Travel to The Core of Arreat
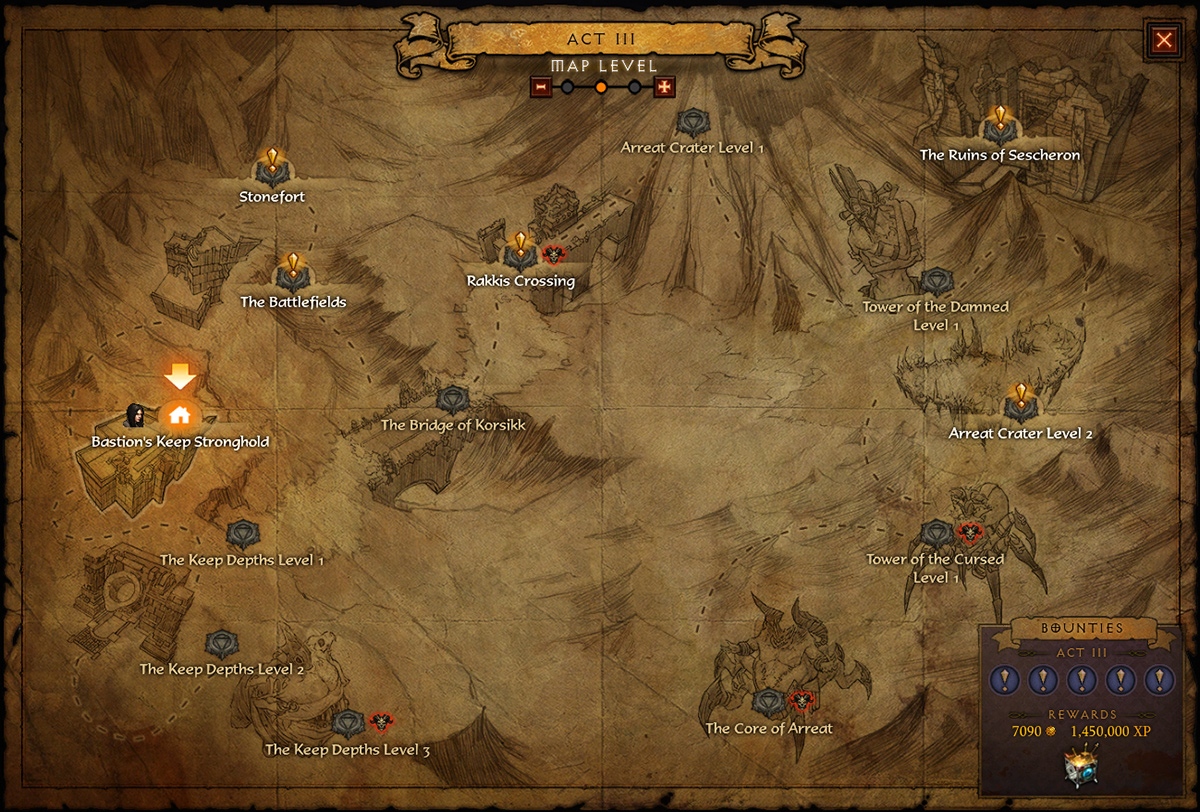Image resolution: width=1200 pixels, height=812 pixels. (768, 703)
